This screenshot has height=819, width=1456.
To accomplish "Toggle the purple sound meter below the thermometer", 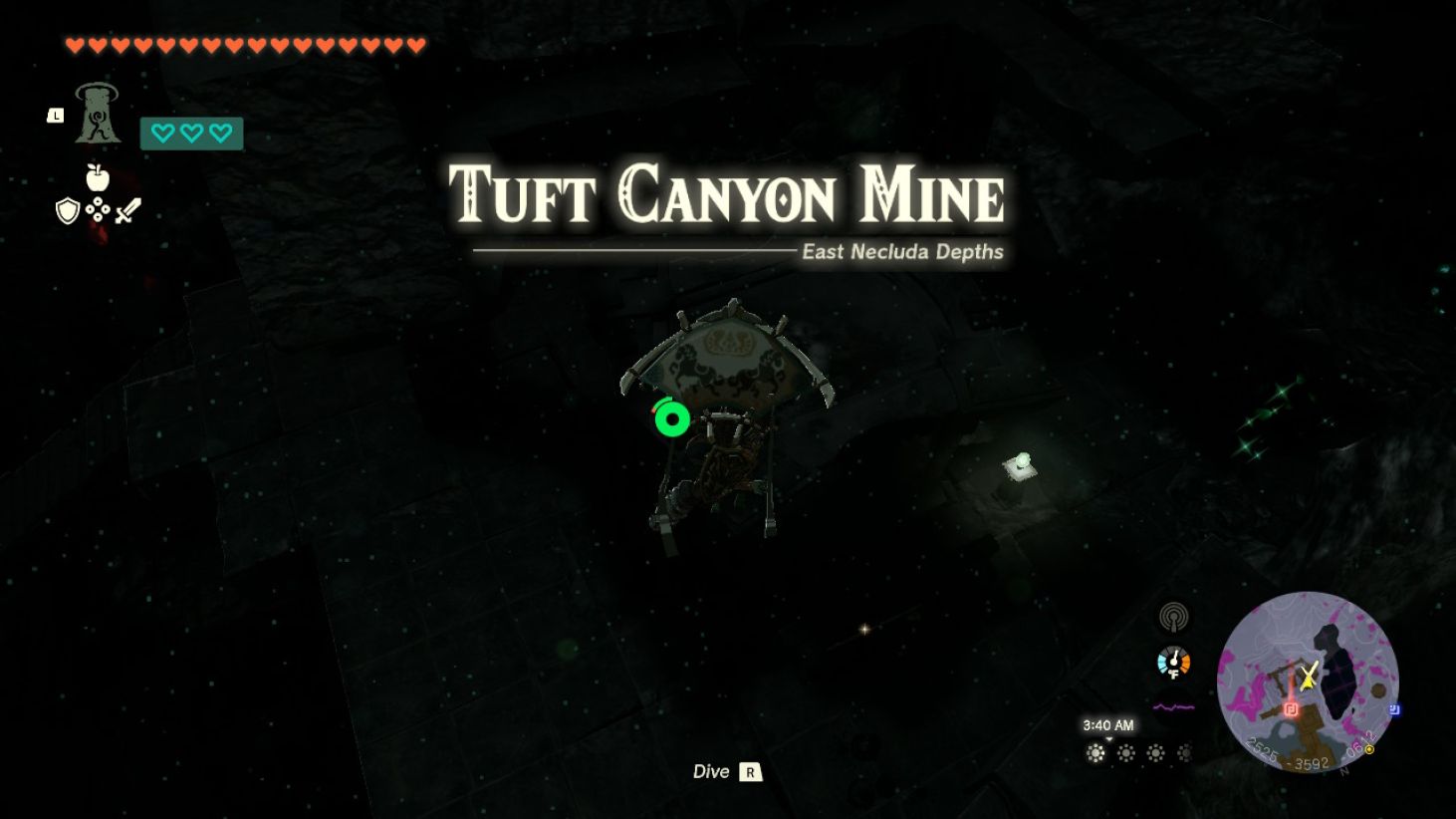I will click(x=1174, y=706).
